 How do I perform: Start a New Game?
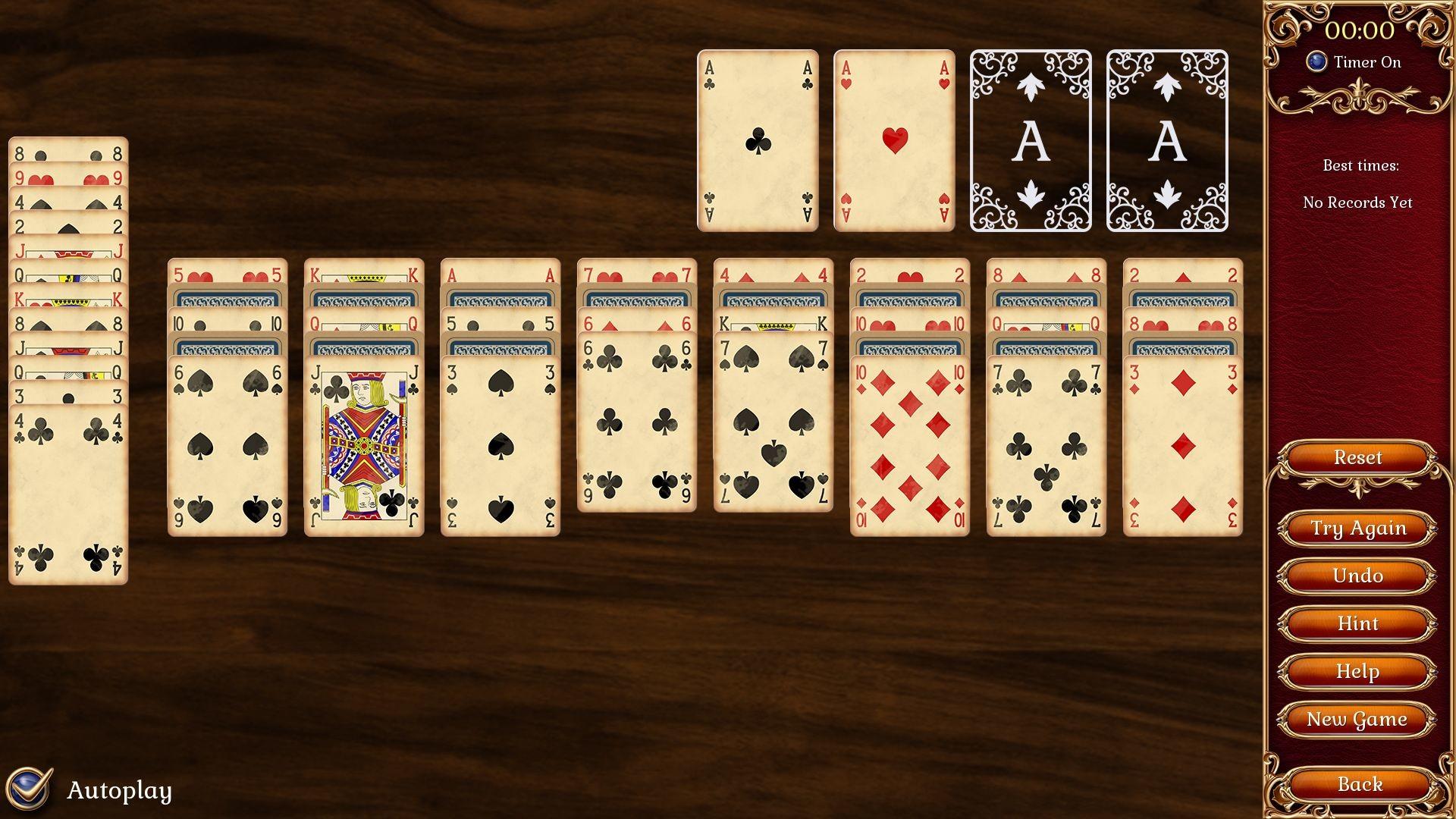(x=1358, y=719)
